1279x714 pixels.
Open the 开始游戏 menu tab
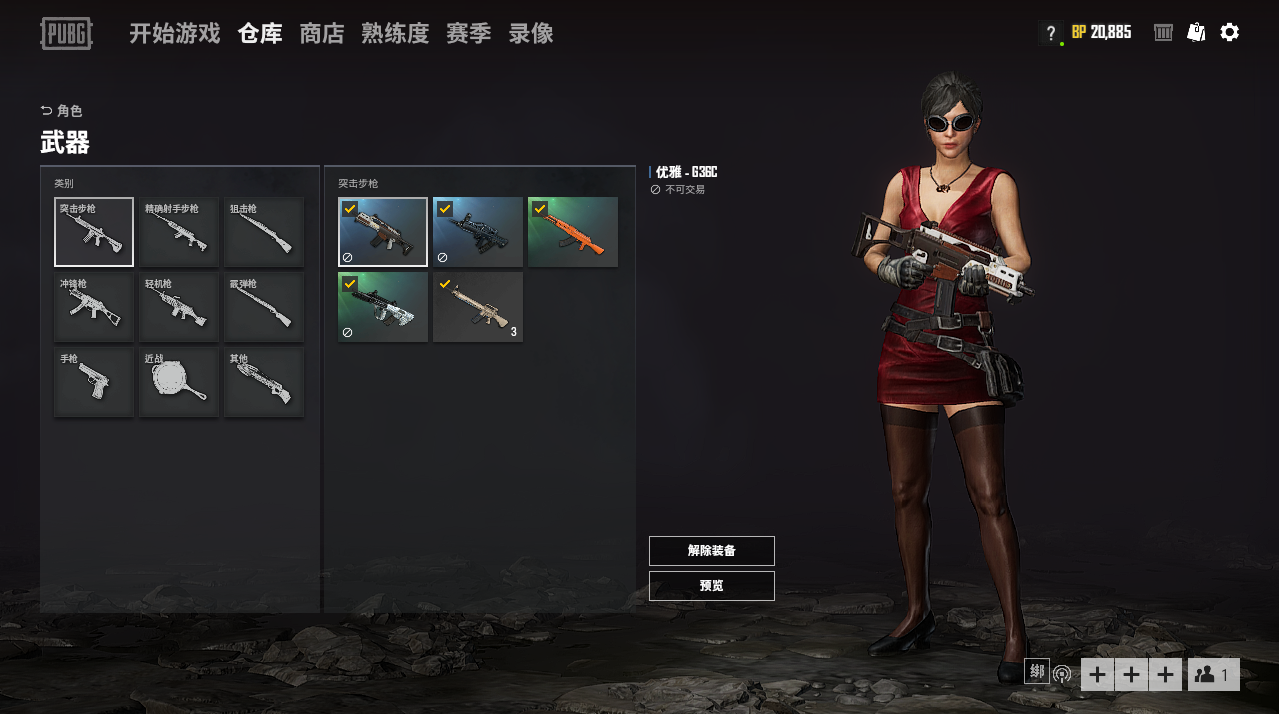pyautogui.click(x=174, y=34)
